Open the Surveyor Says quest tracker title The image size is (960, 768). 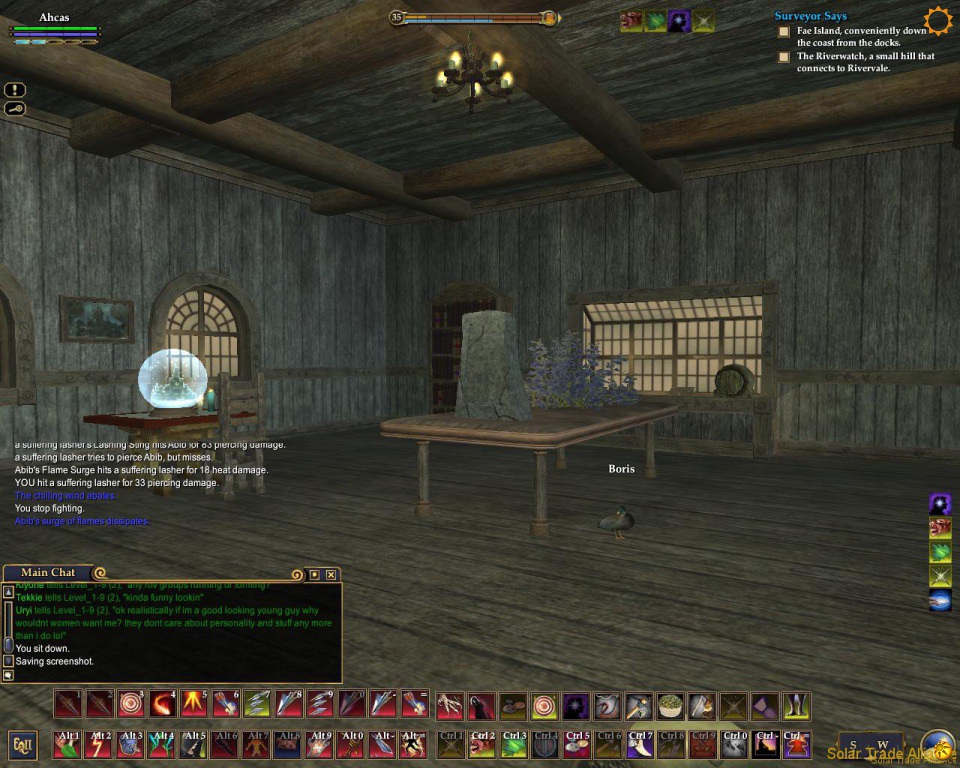(x=810, y=16)
